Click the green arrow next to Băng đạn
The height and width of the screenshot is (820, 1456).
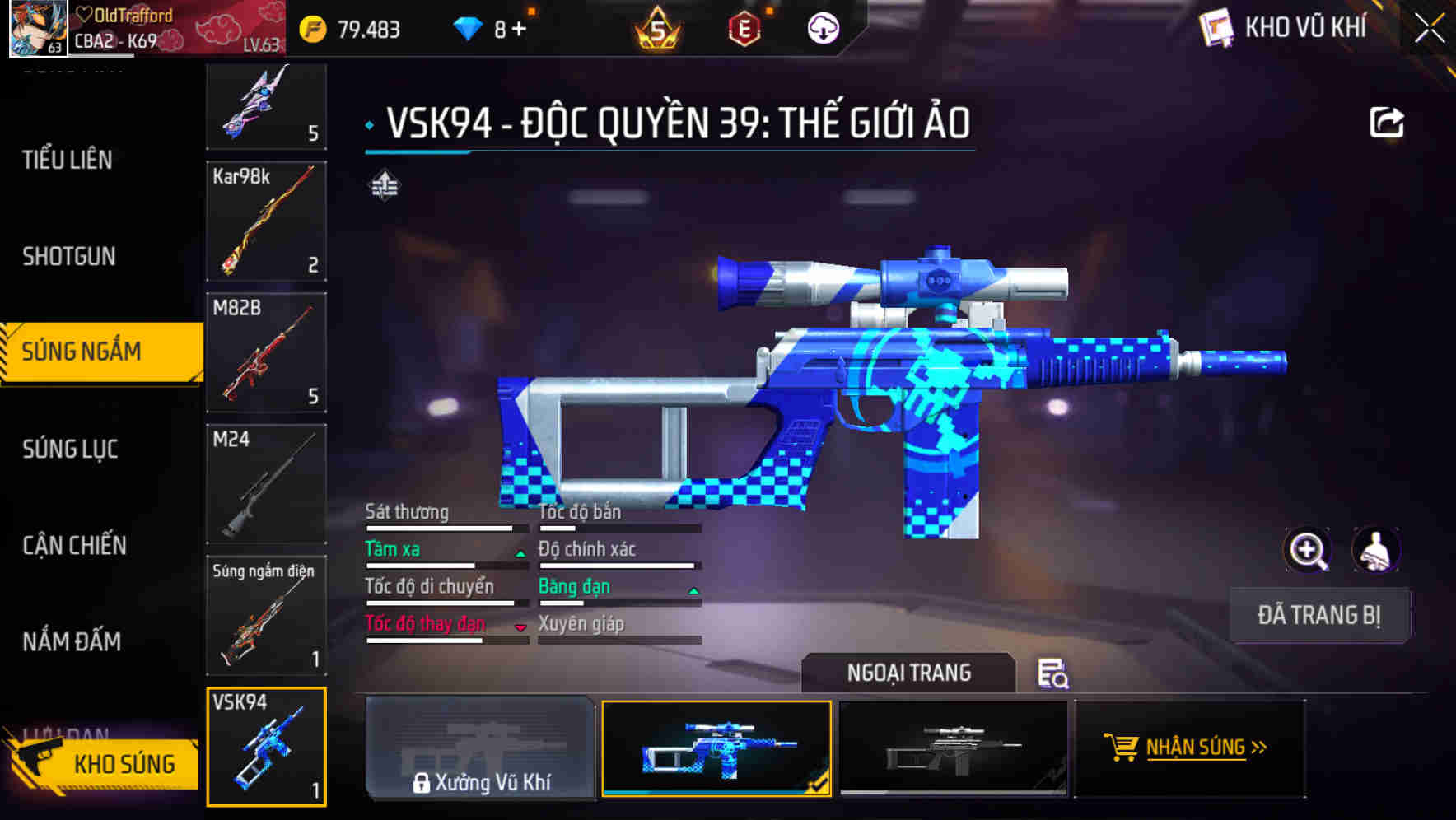click(692, 592)
